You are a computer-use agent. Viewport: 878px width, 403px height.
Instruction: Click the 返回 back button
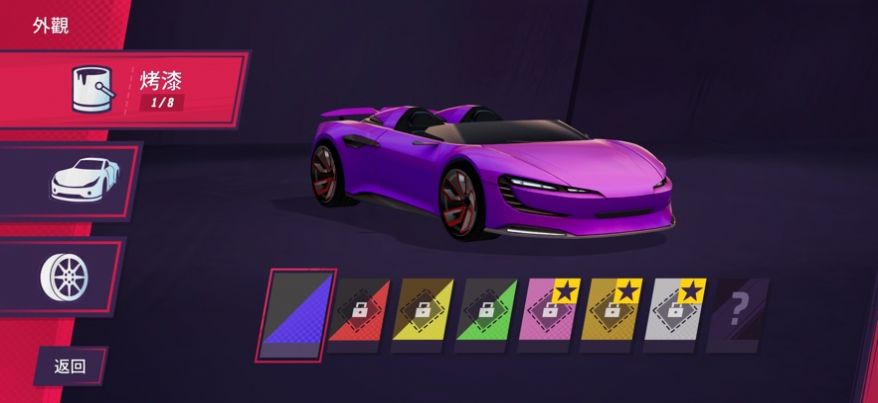71,366
